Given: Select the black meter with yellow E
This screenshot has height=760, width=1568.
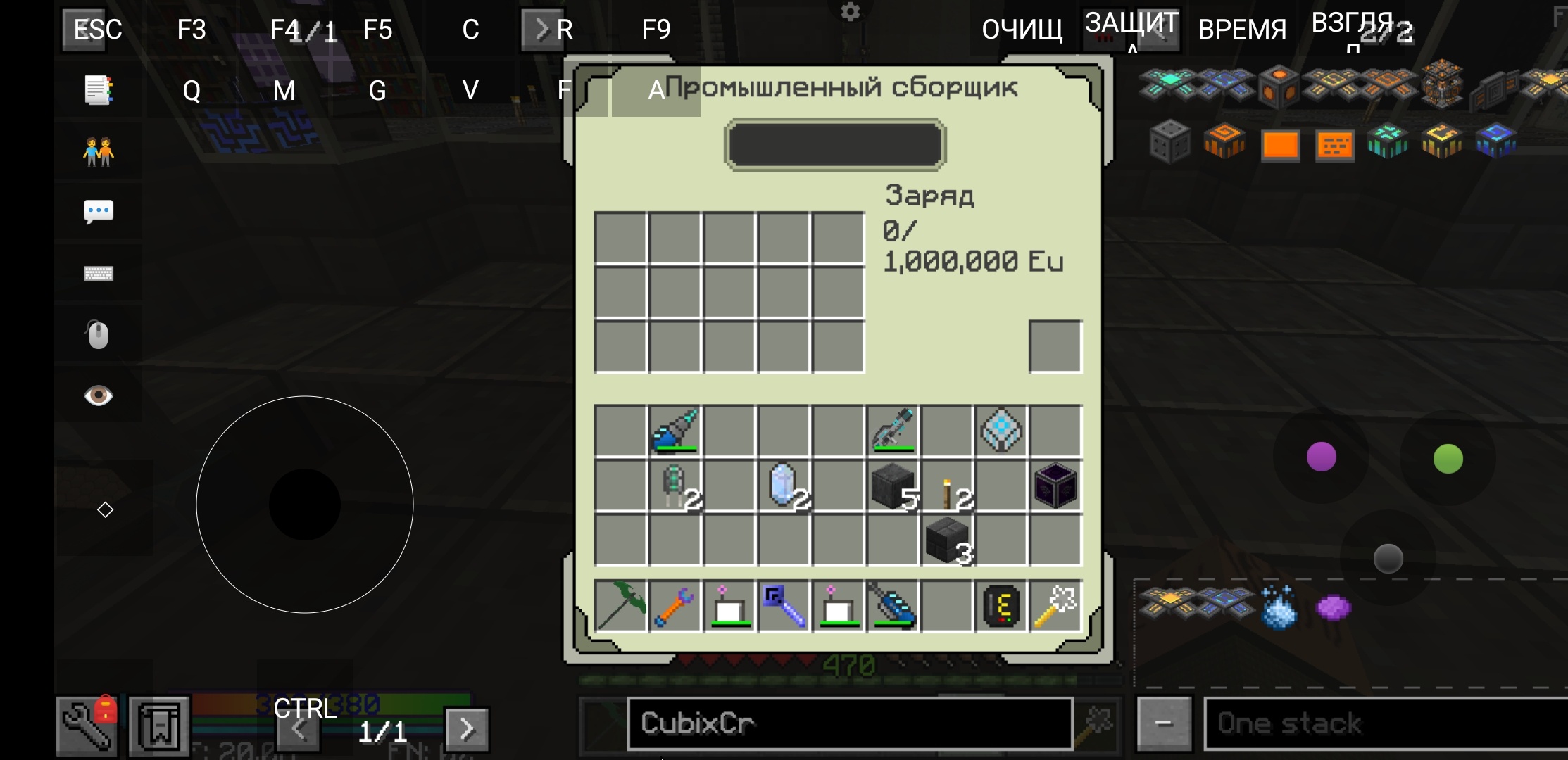Looking at the screenshot, I should pos(1001,606).
